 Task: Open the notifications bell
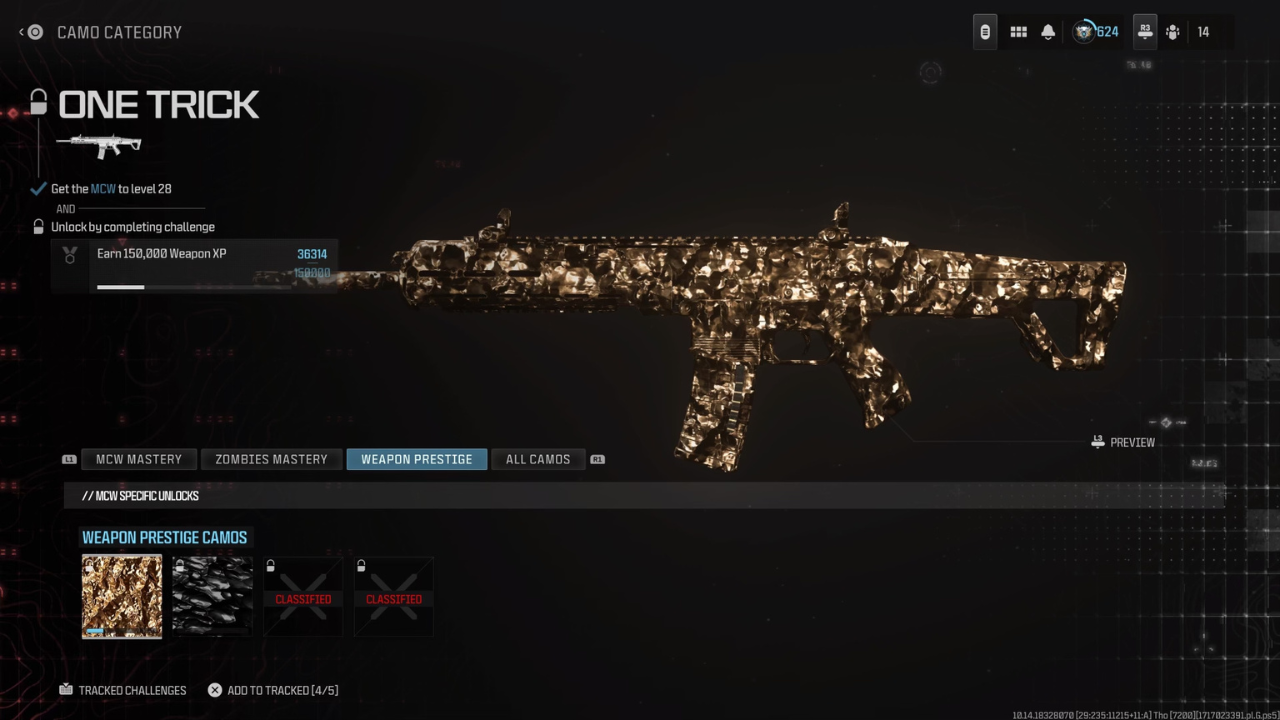[x=1047, y=31]
